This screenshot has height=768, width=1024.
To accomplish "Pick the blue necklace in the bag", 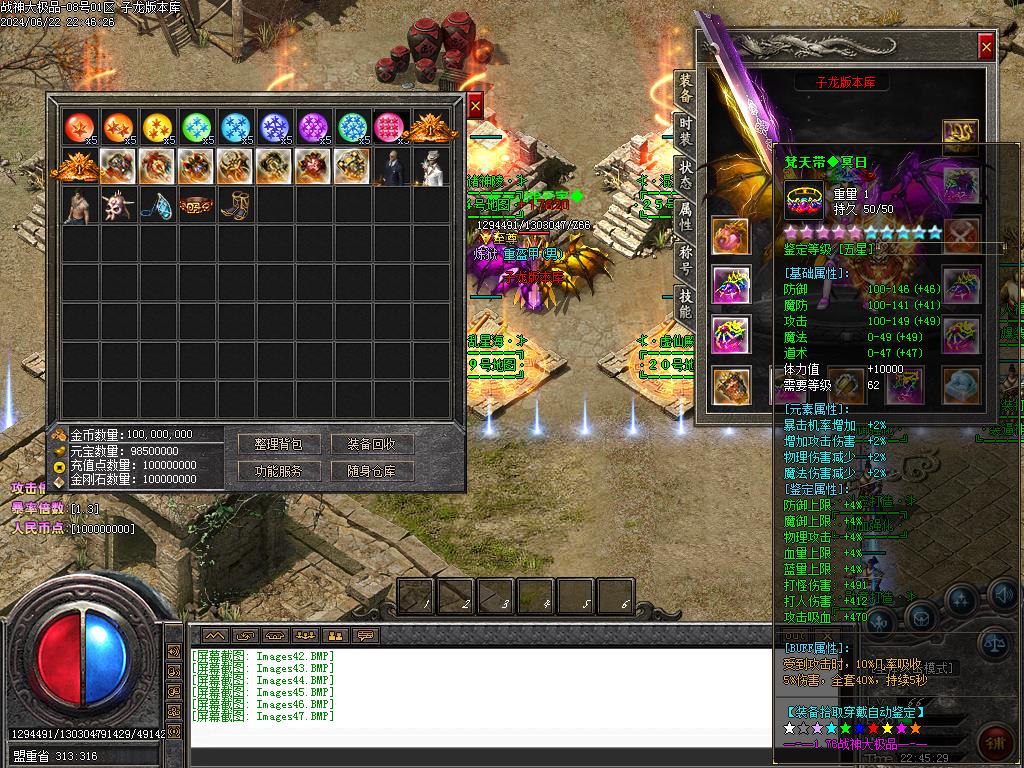I will click(x=156, y=205).
